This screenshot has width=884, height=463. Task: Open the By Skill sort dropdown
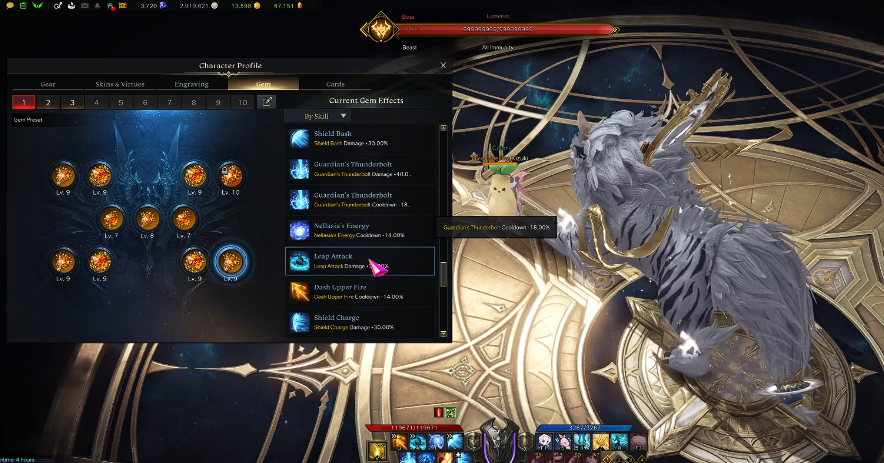(x=317, y=116)
